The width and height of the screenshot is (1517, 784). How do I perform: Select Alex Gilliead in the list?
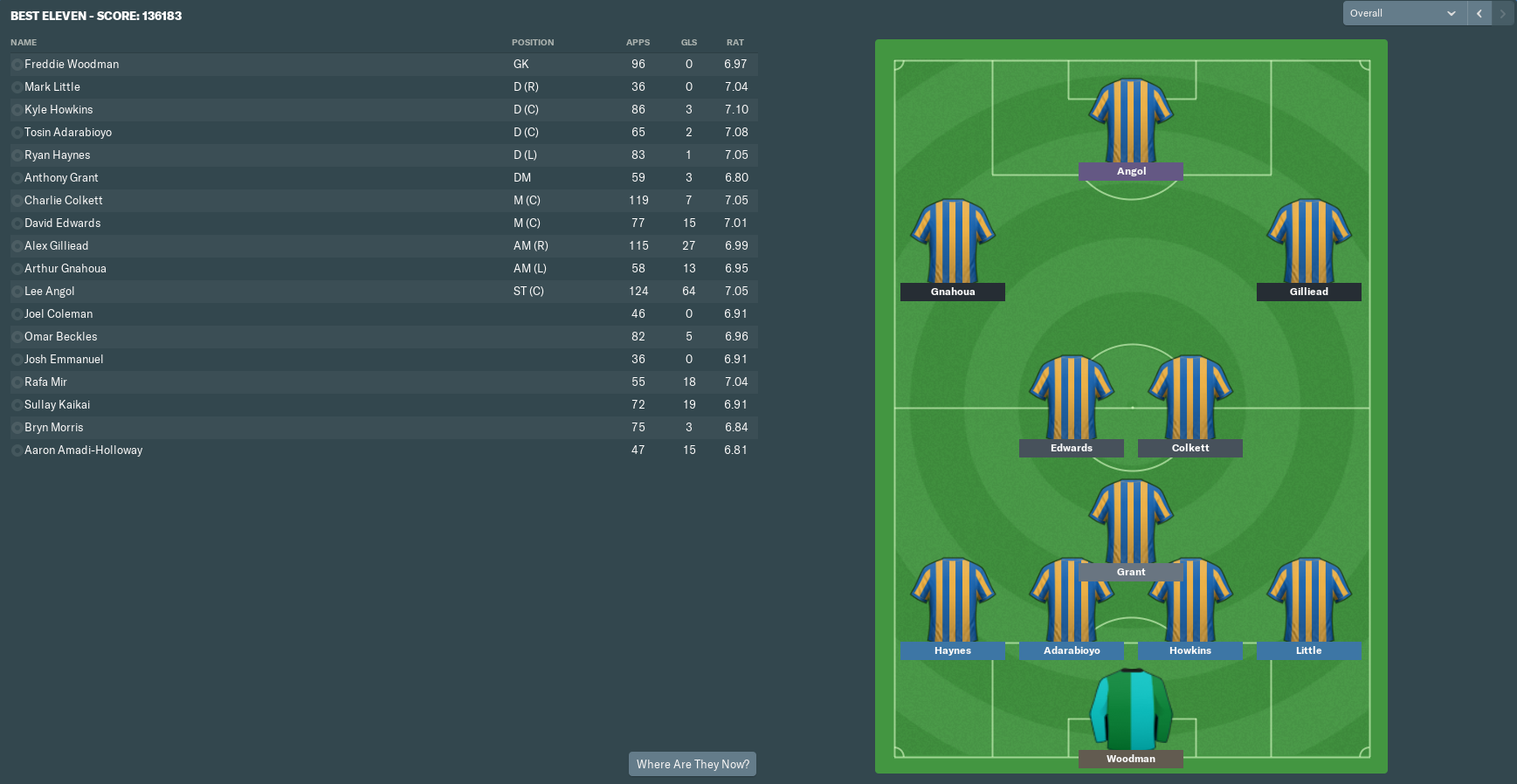(57, 245)
